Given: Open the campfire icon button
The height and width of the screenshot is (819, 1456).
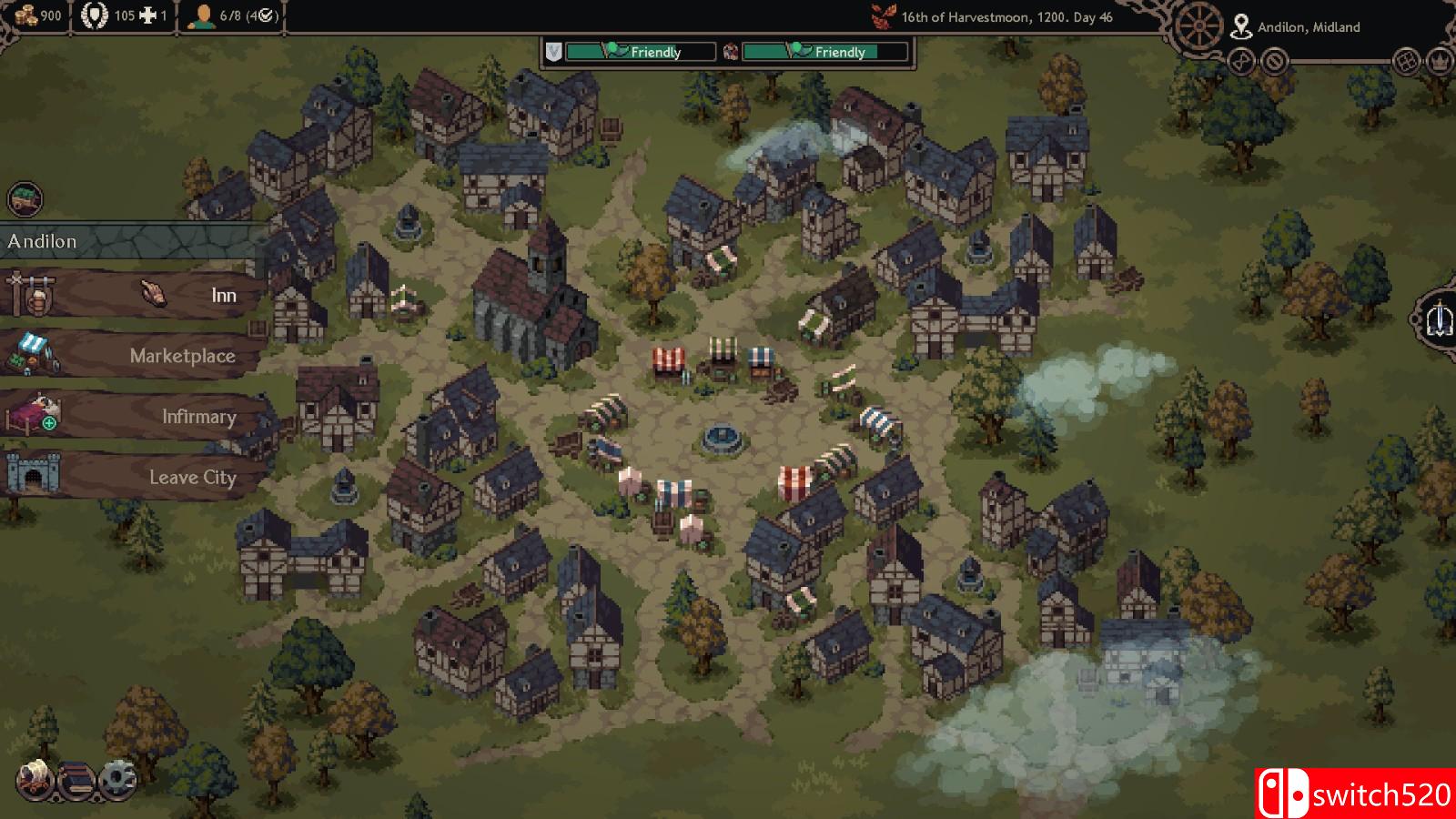Looking at the screenshot, I should [35, 780].
